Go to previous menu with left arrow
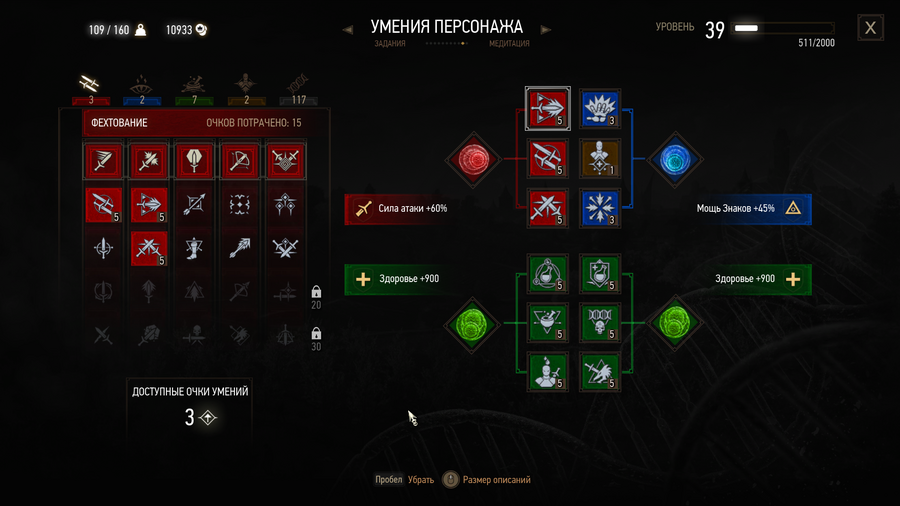 click(x=347, y=30)
